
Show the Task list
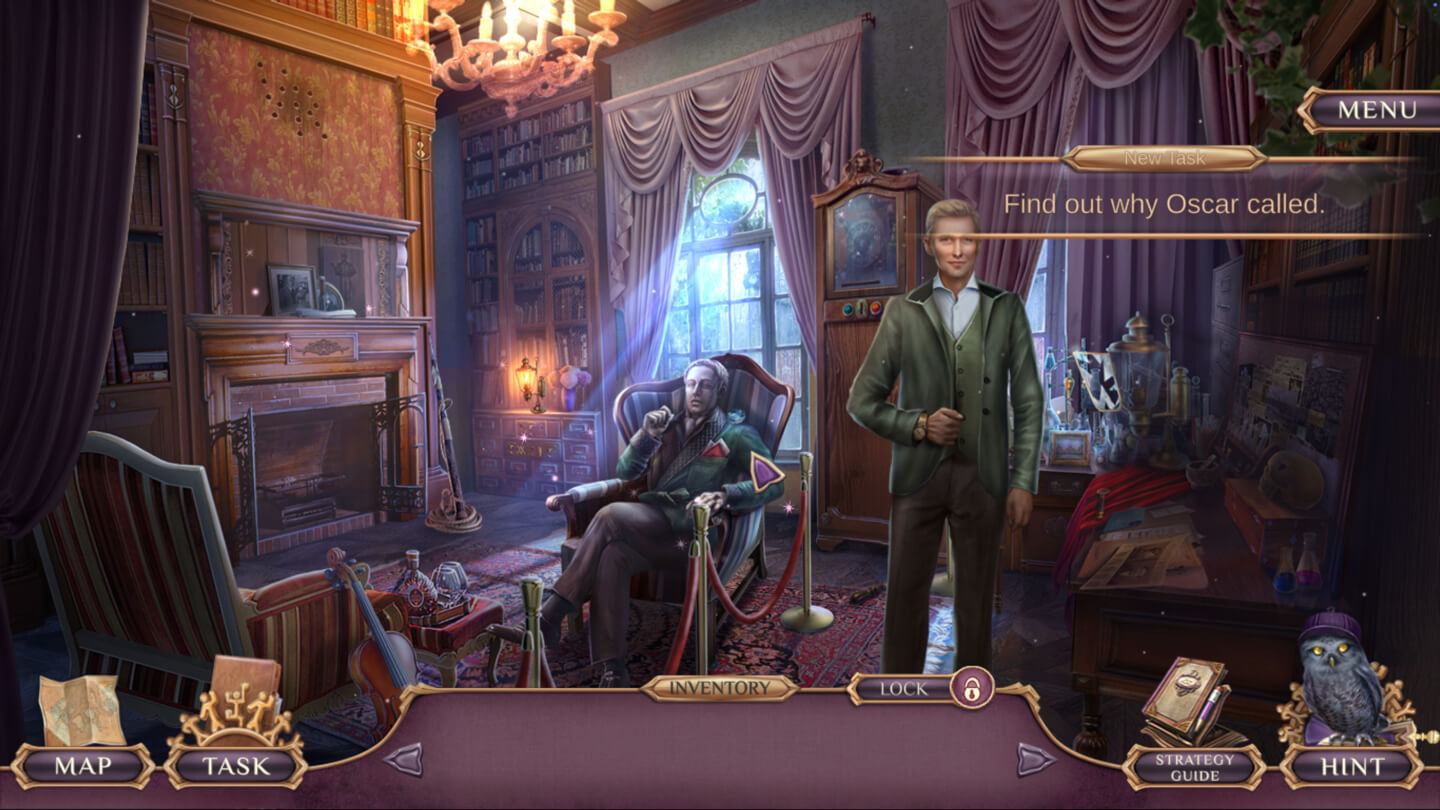236,767
